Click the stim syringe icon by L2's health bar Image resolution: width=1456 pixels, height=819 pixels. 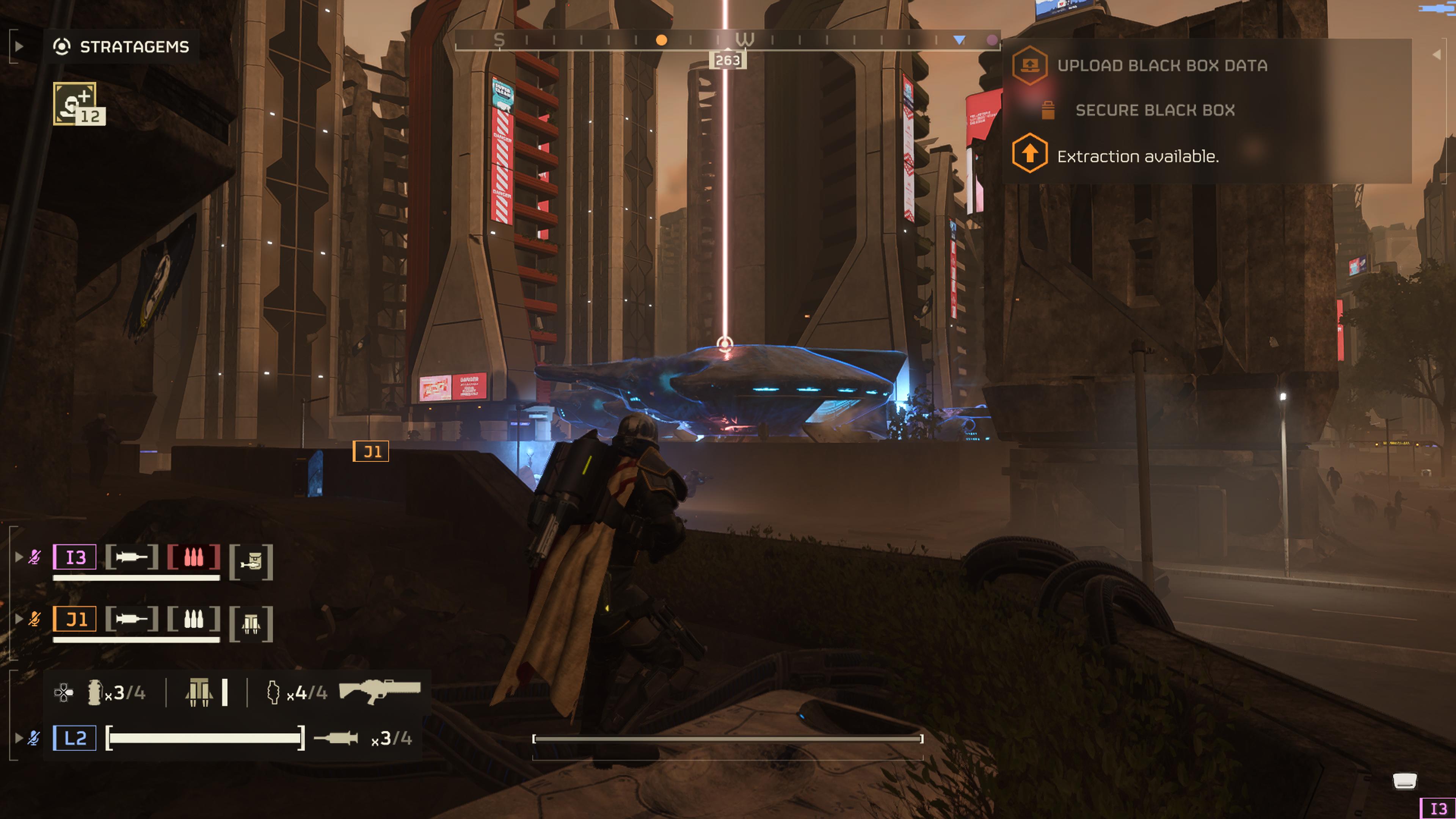336,737
